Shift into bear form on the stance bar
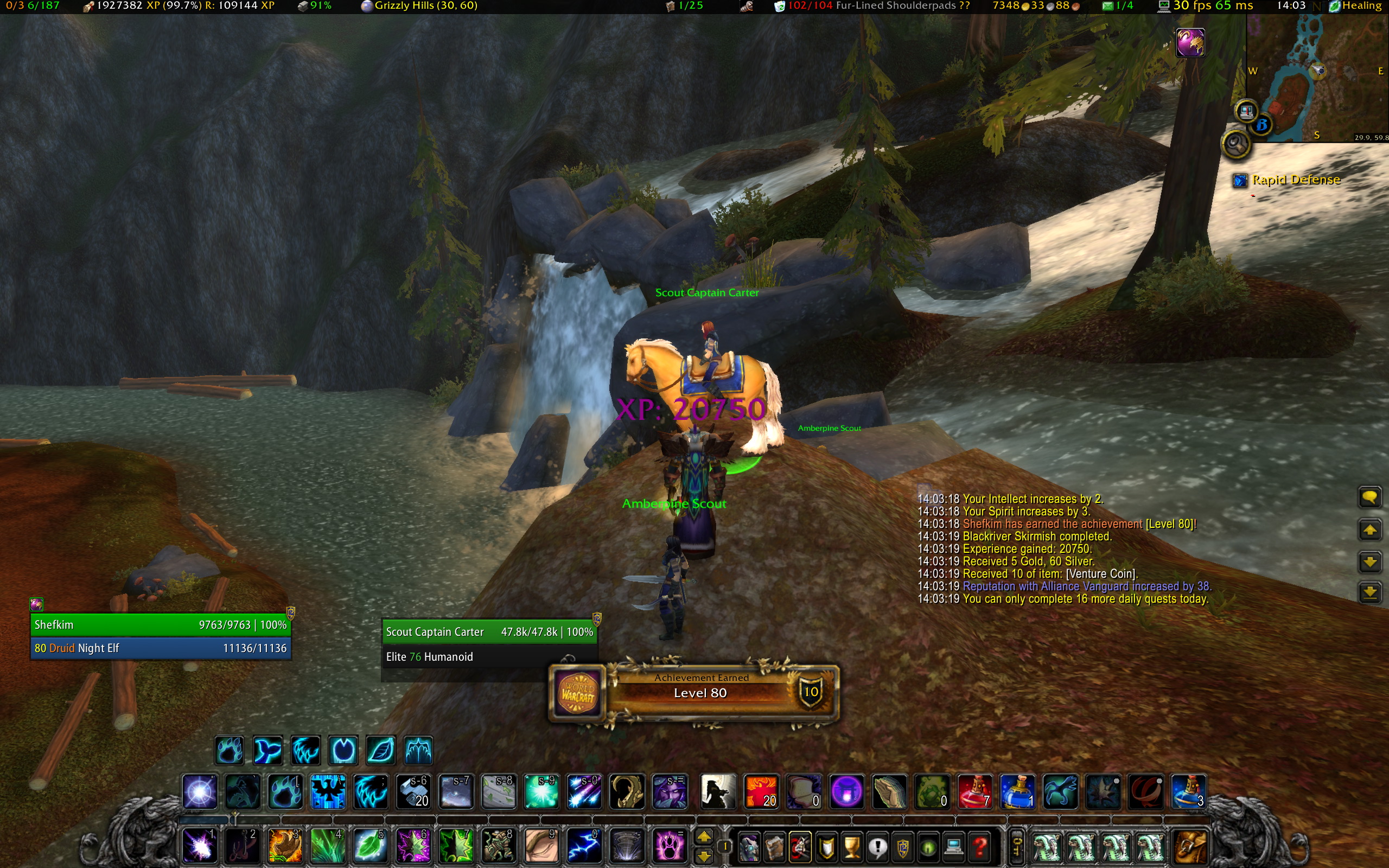Image resolution: width=1389 pixels, height=868 pixels. click(x=229, y=750)
